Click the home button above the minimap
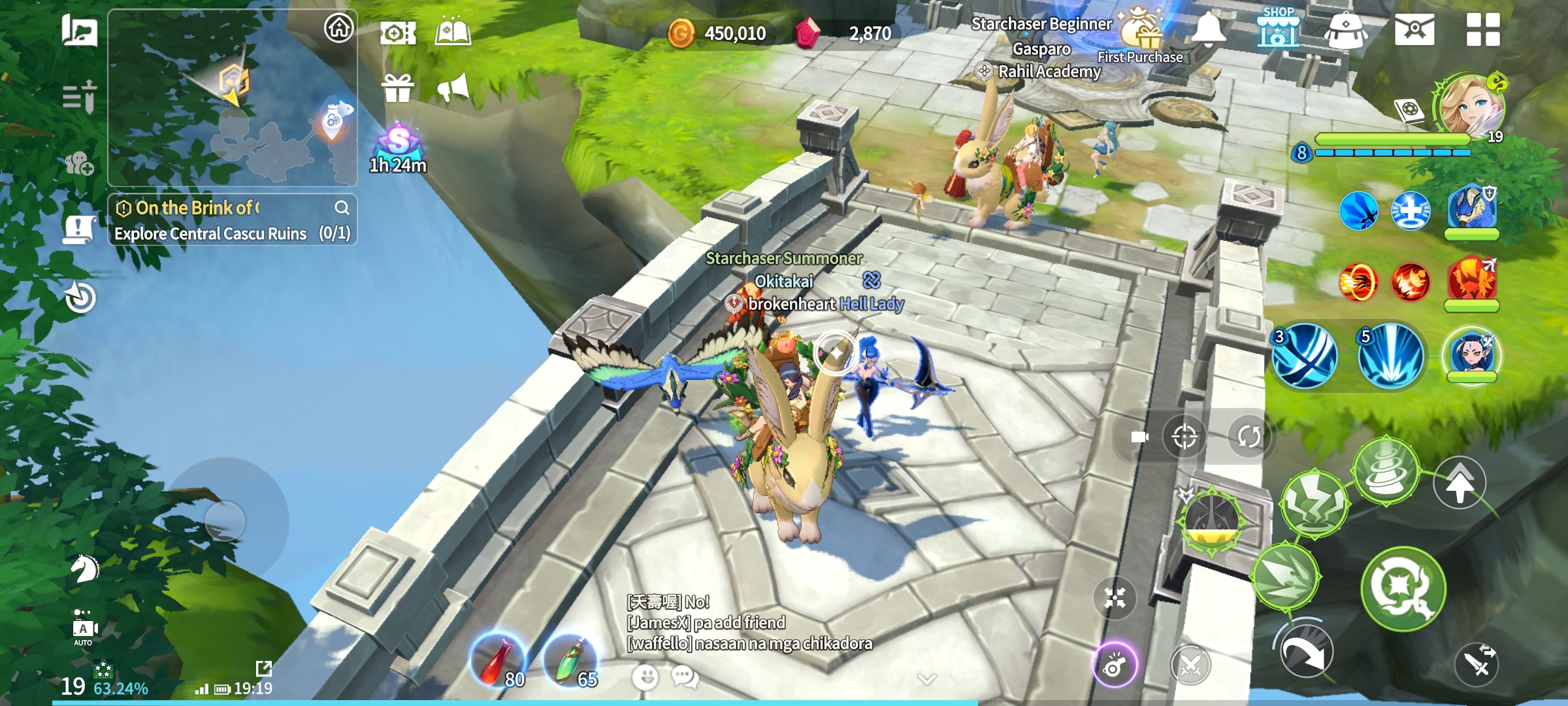Screen dimensions: 1568x706 click(338, 29)
